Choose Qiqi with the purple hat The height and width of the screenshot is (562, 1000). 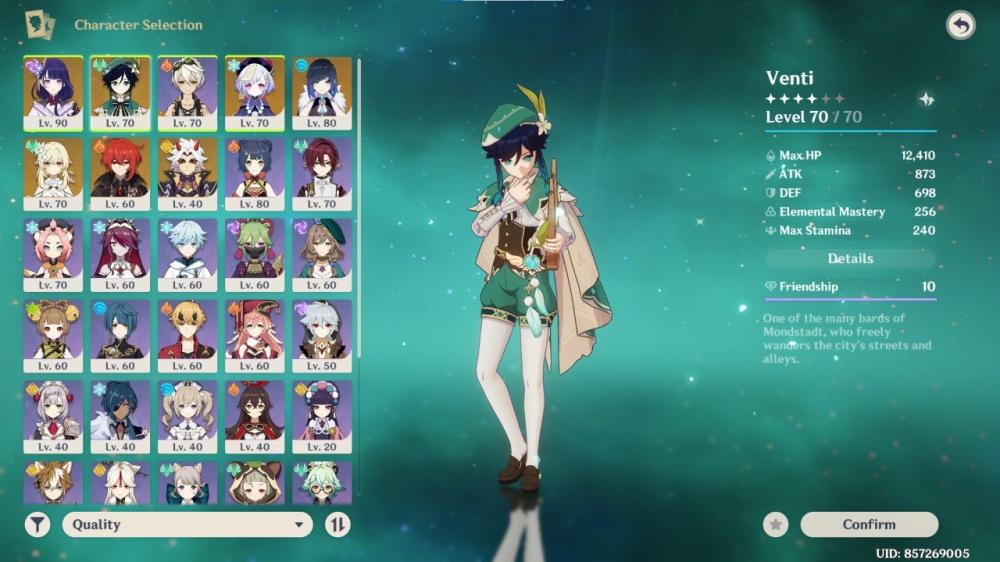(255, 92)
